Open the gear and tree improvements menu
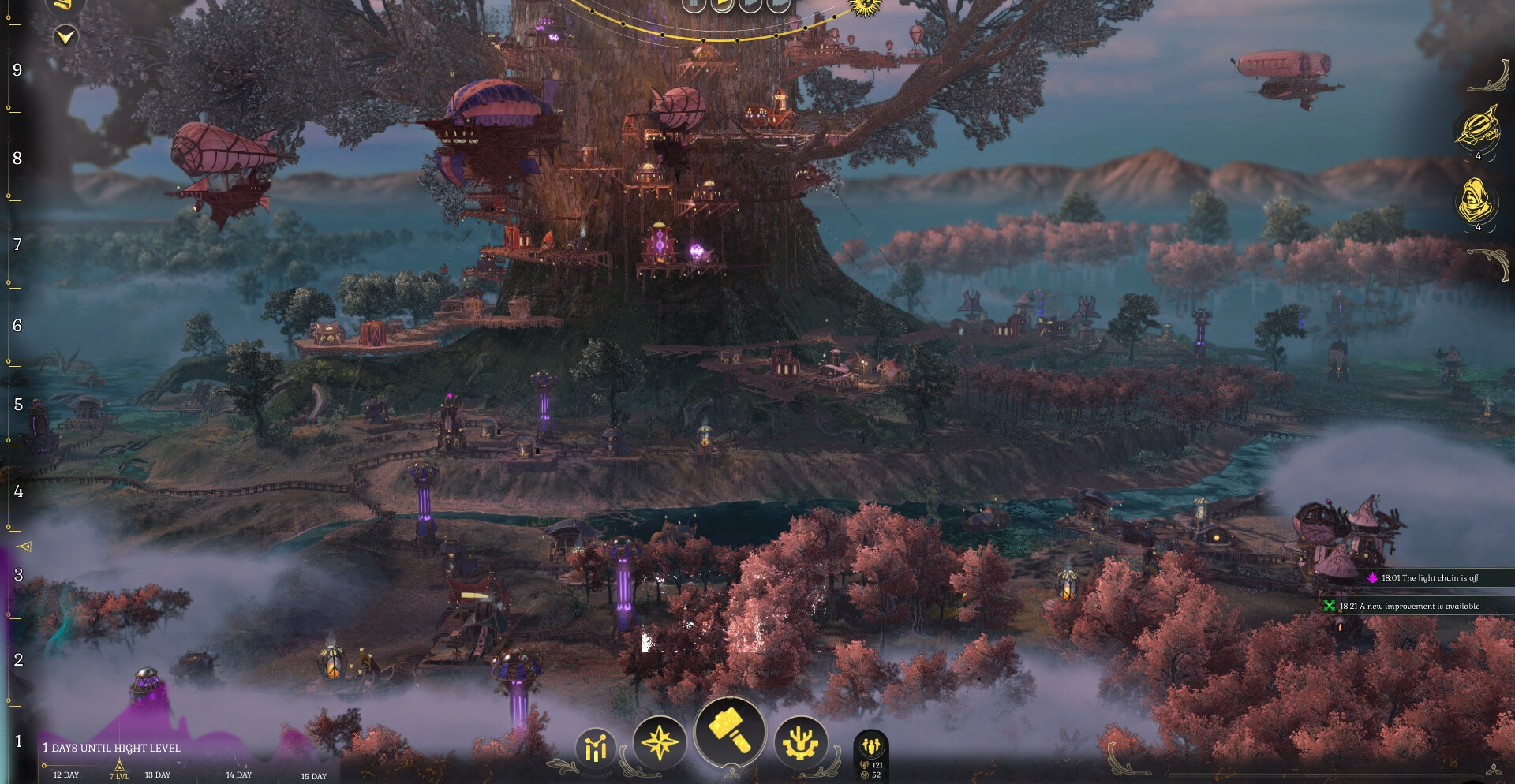The height and width of the screenshot is (784, 1515). [800, 742]
